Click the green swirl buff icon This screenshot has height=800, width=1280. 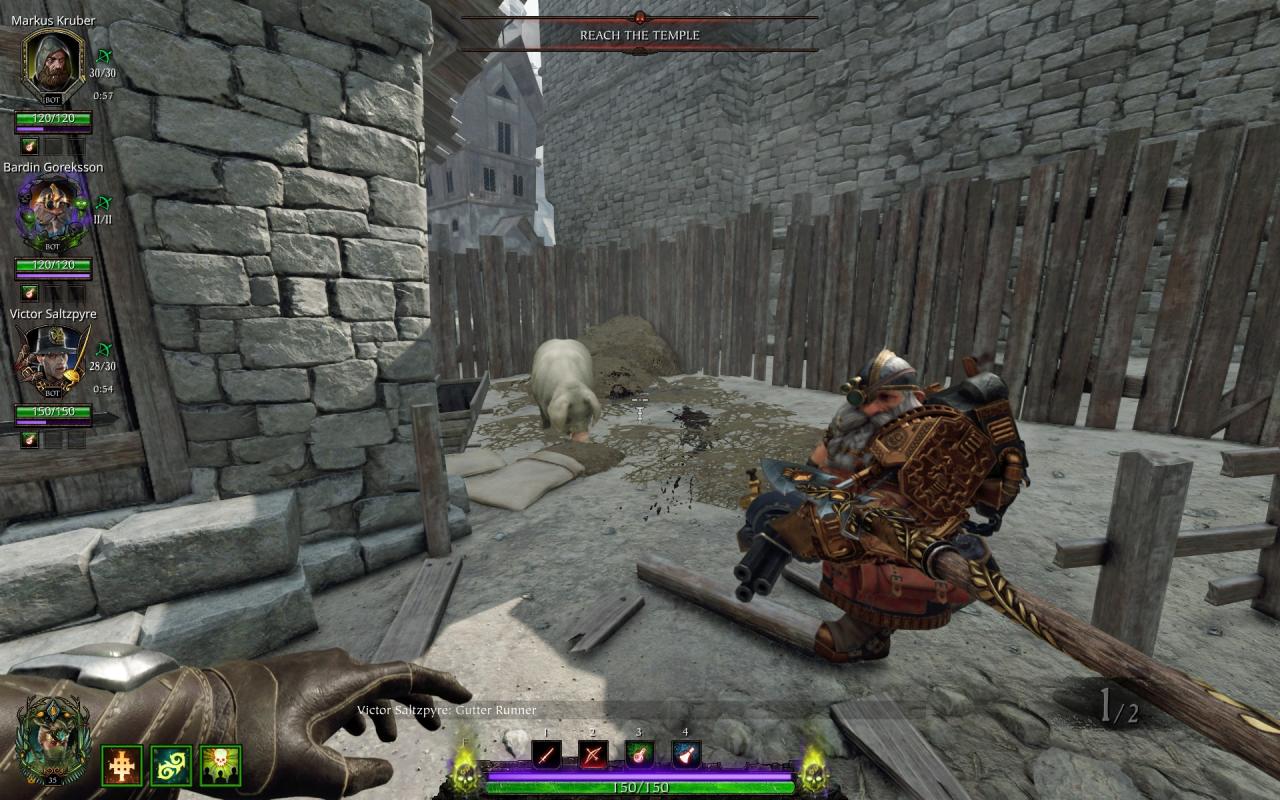pyautogui.click(x=171, y=766)
